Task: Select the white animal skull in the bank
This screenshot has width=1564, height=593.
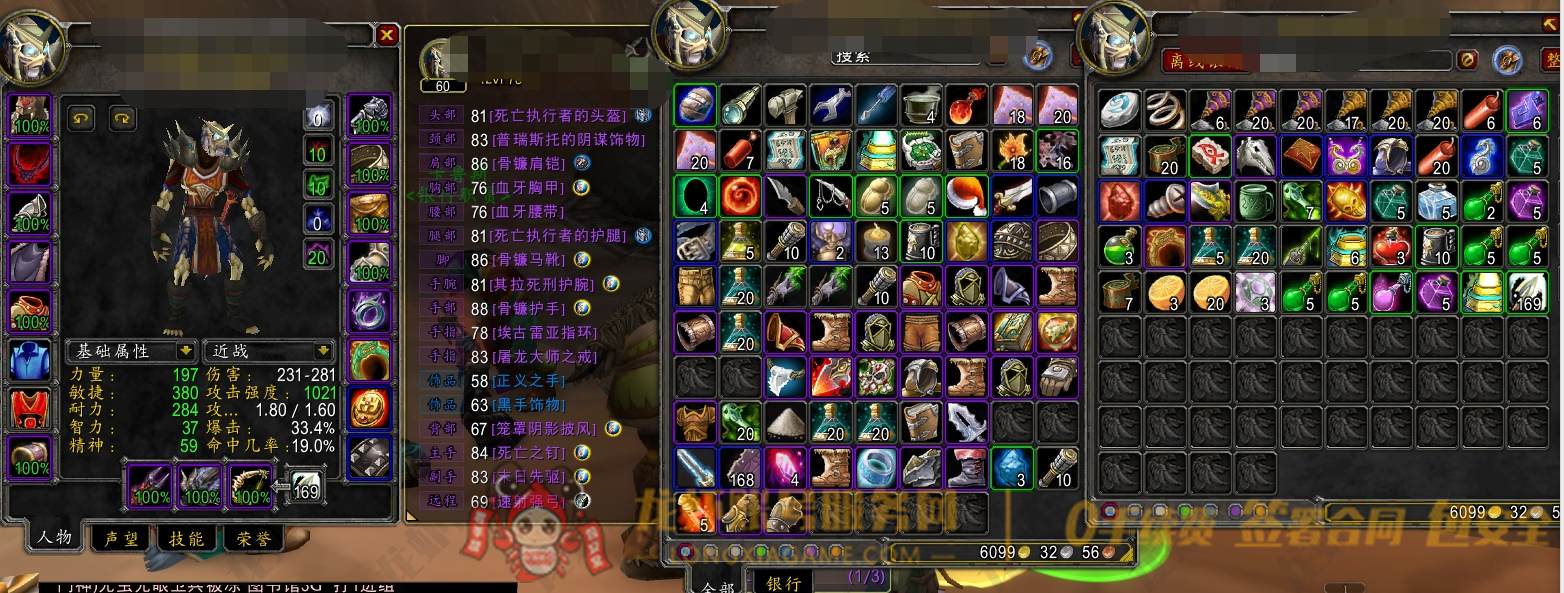Action: [1255, 156]
